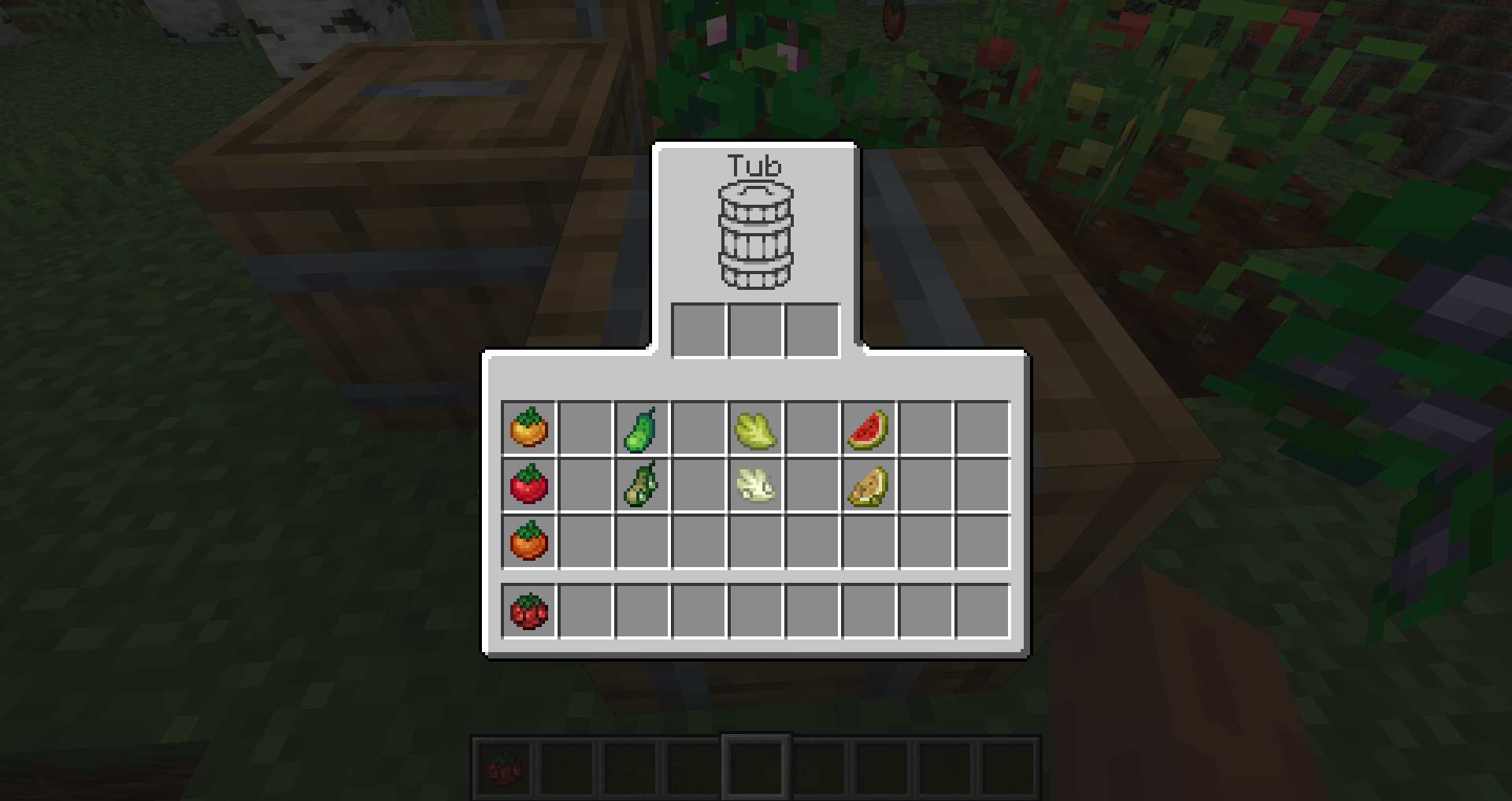This screenshot has width=1512, height=801.
Task: Click the highlighted center hotbar slot
Action: pos(754,768)
